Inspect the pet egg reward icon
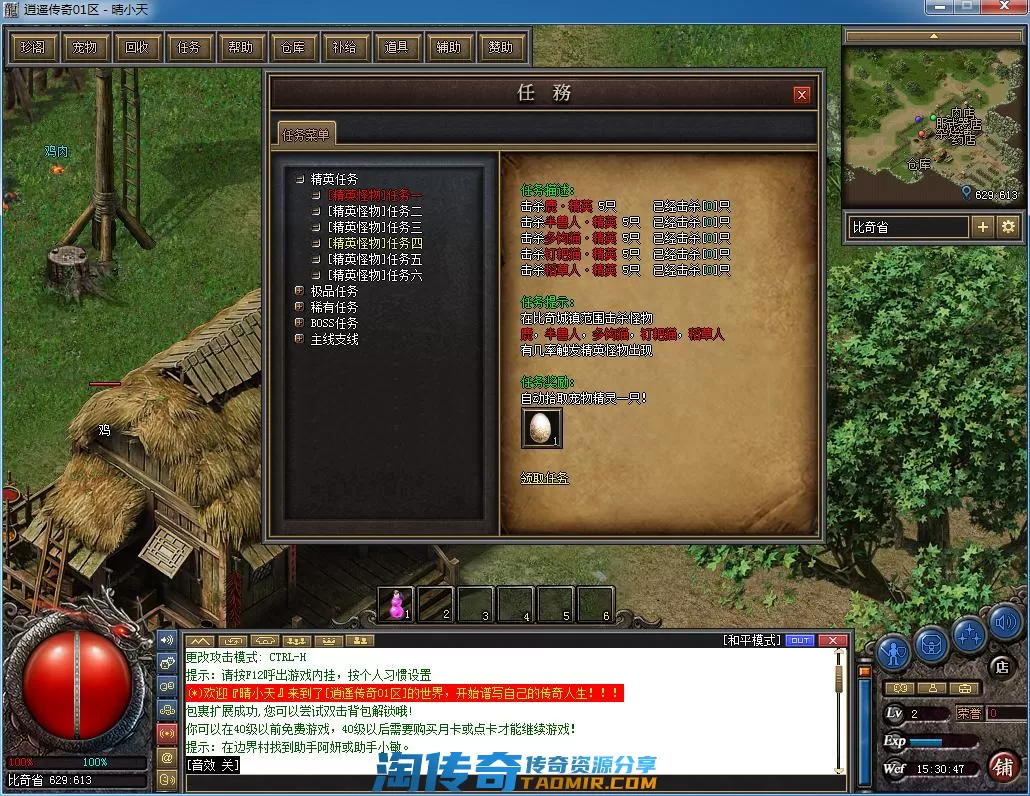Image resolution: width=1030 pixels, height=796 pixels. (541, 427)
